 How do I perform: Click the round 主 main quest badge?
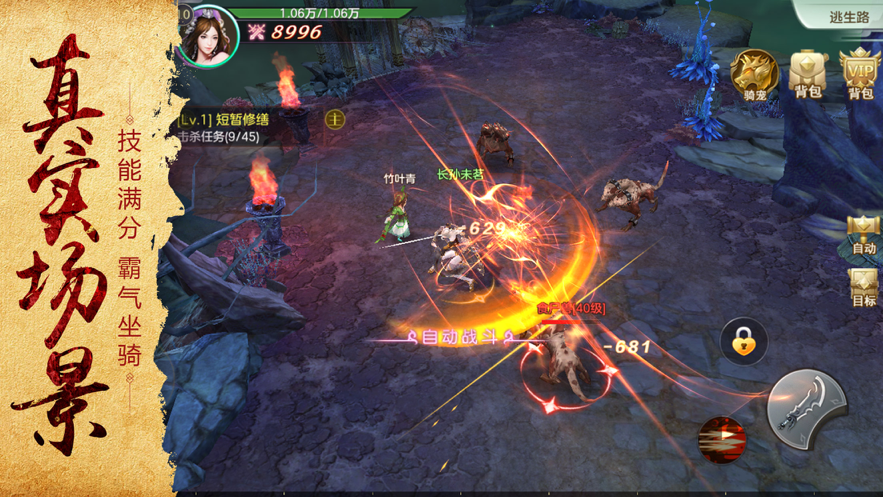(335, 119)
